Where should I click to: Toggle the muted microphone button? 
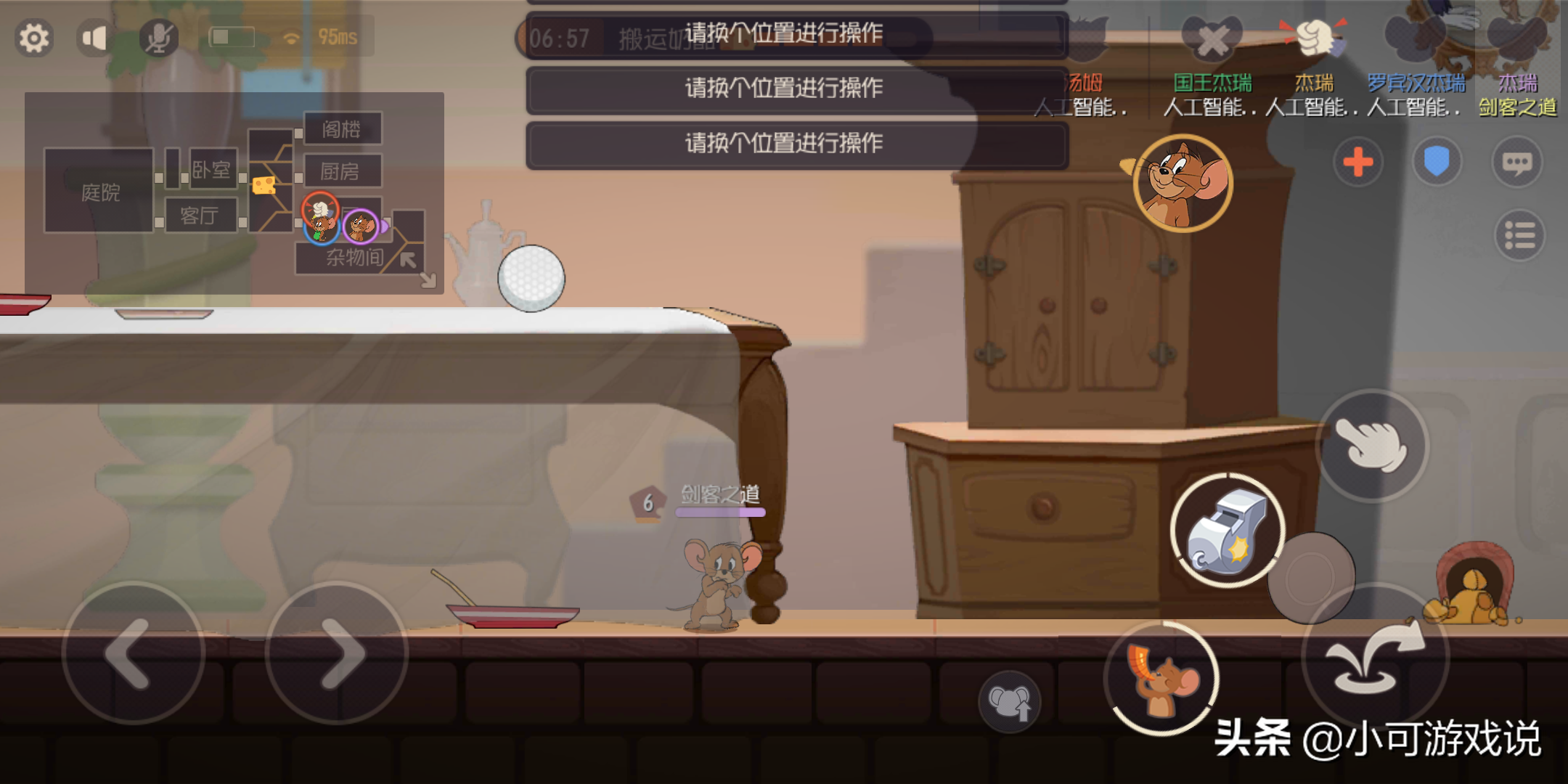[158, 38]
